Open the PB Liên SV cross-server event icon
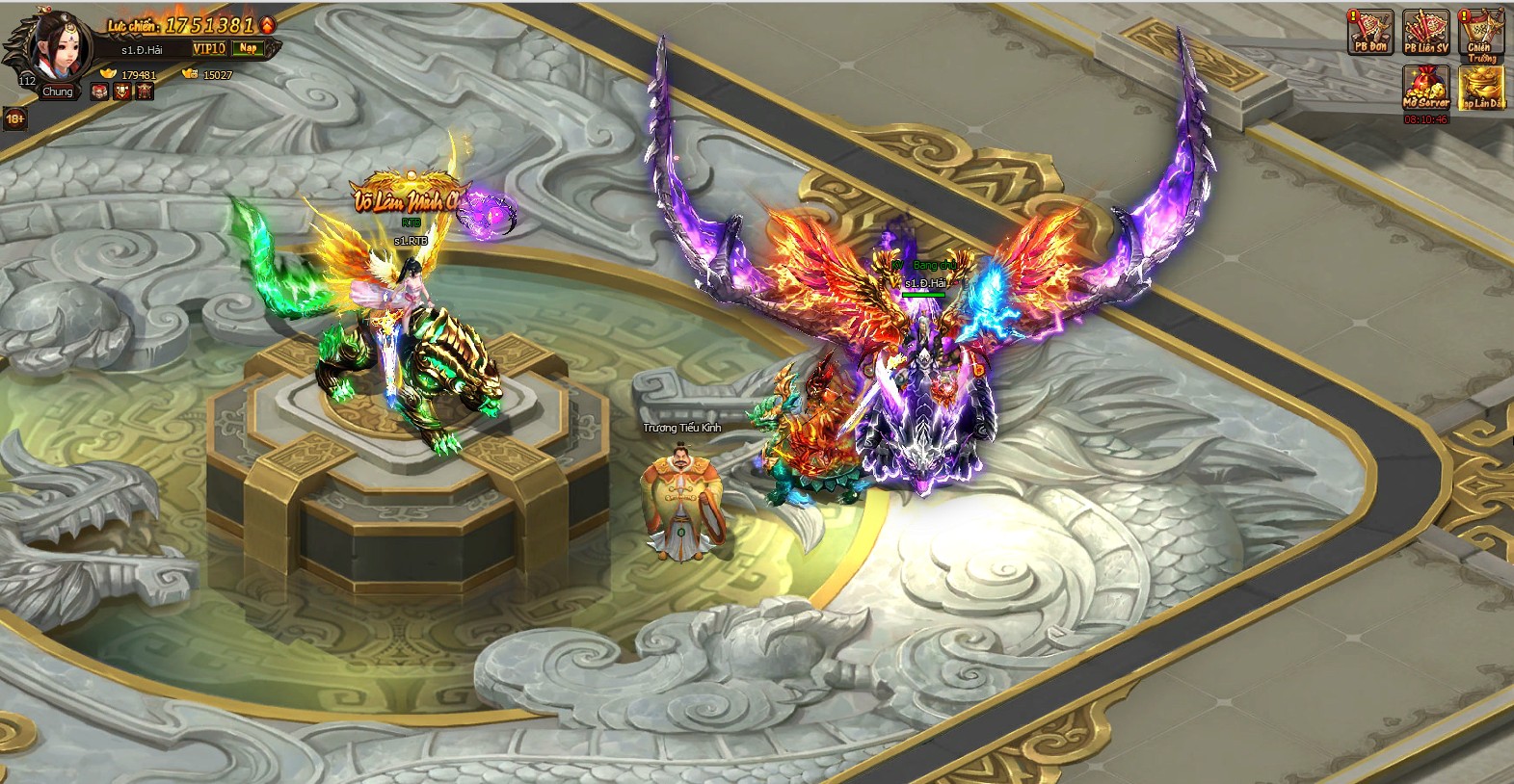Viewport: 1514px width, 784px height. coord(1425,31)
